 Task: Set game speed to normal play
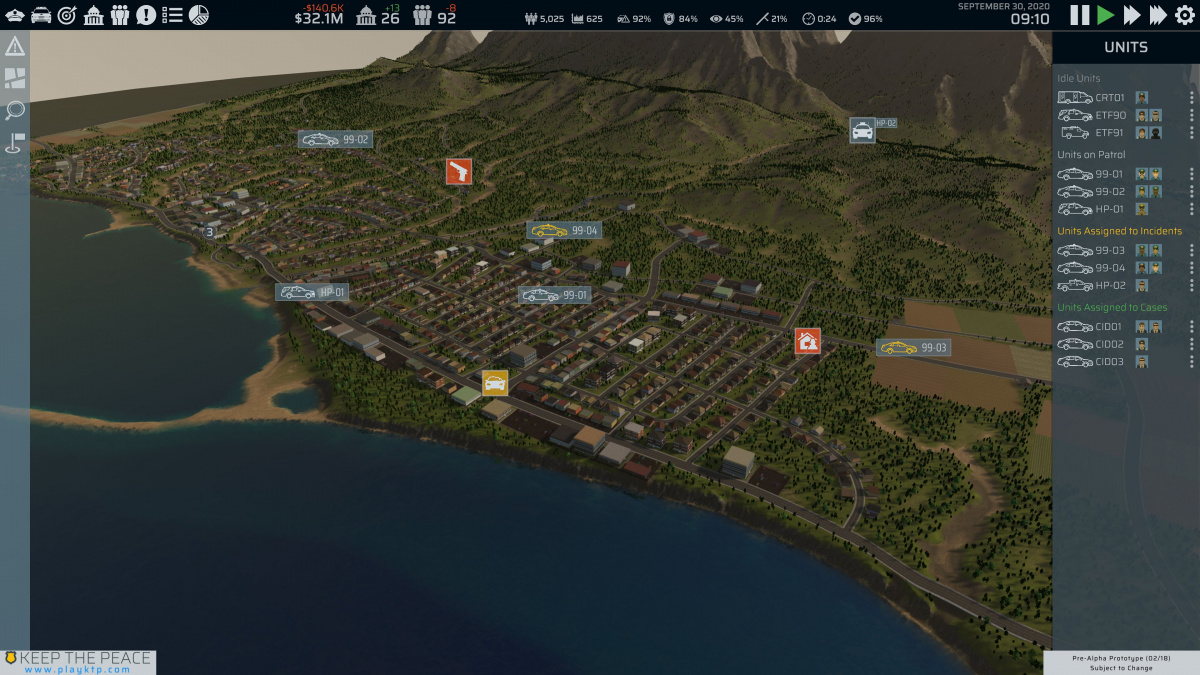1105,15
